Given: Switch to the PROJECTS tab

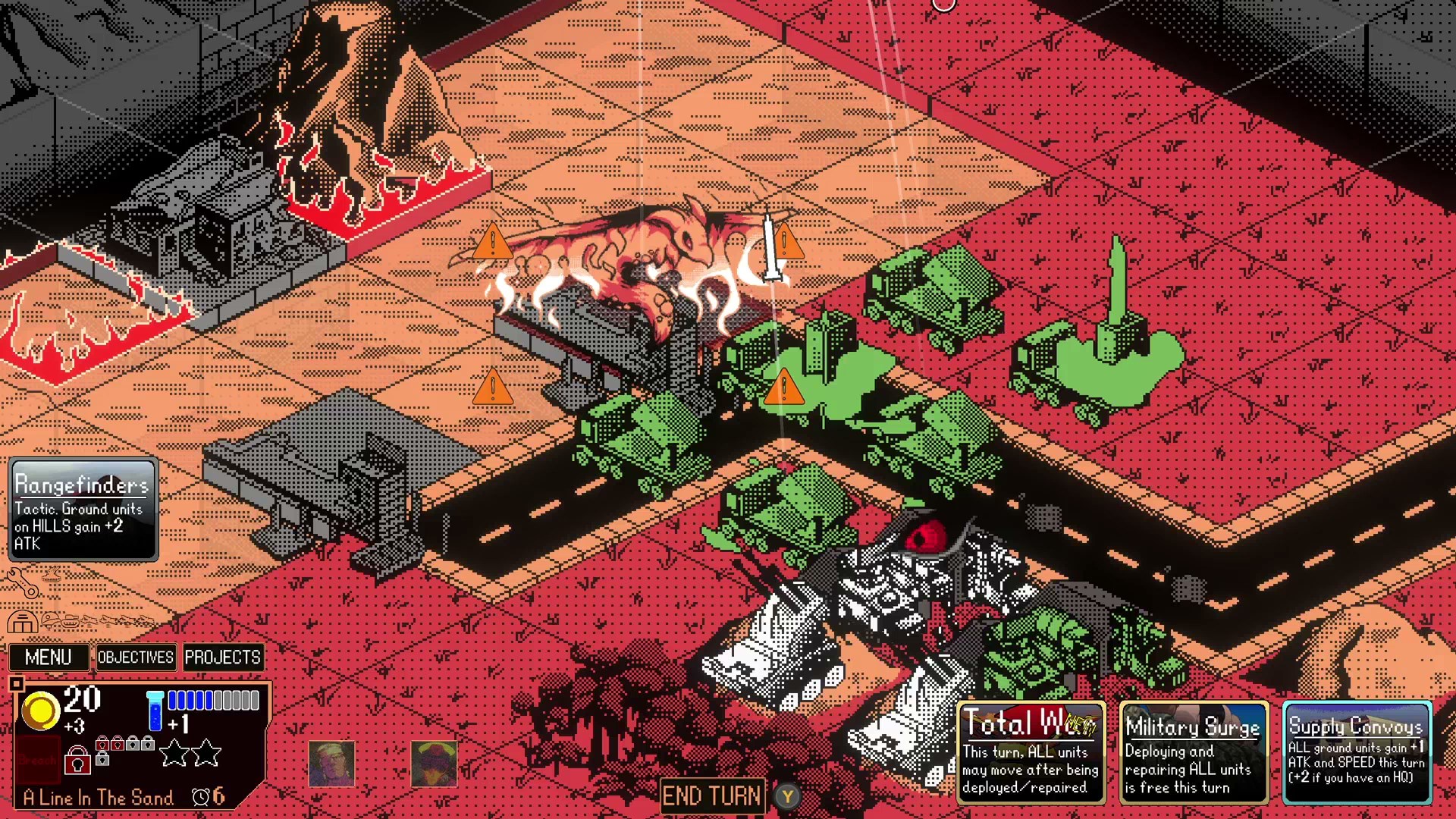Looking at the screenshot, I should 224,657.
